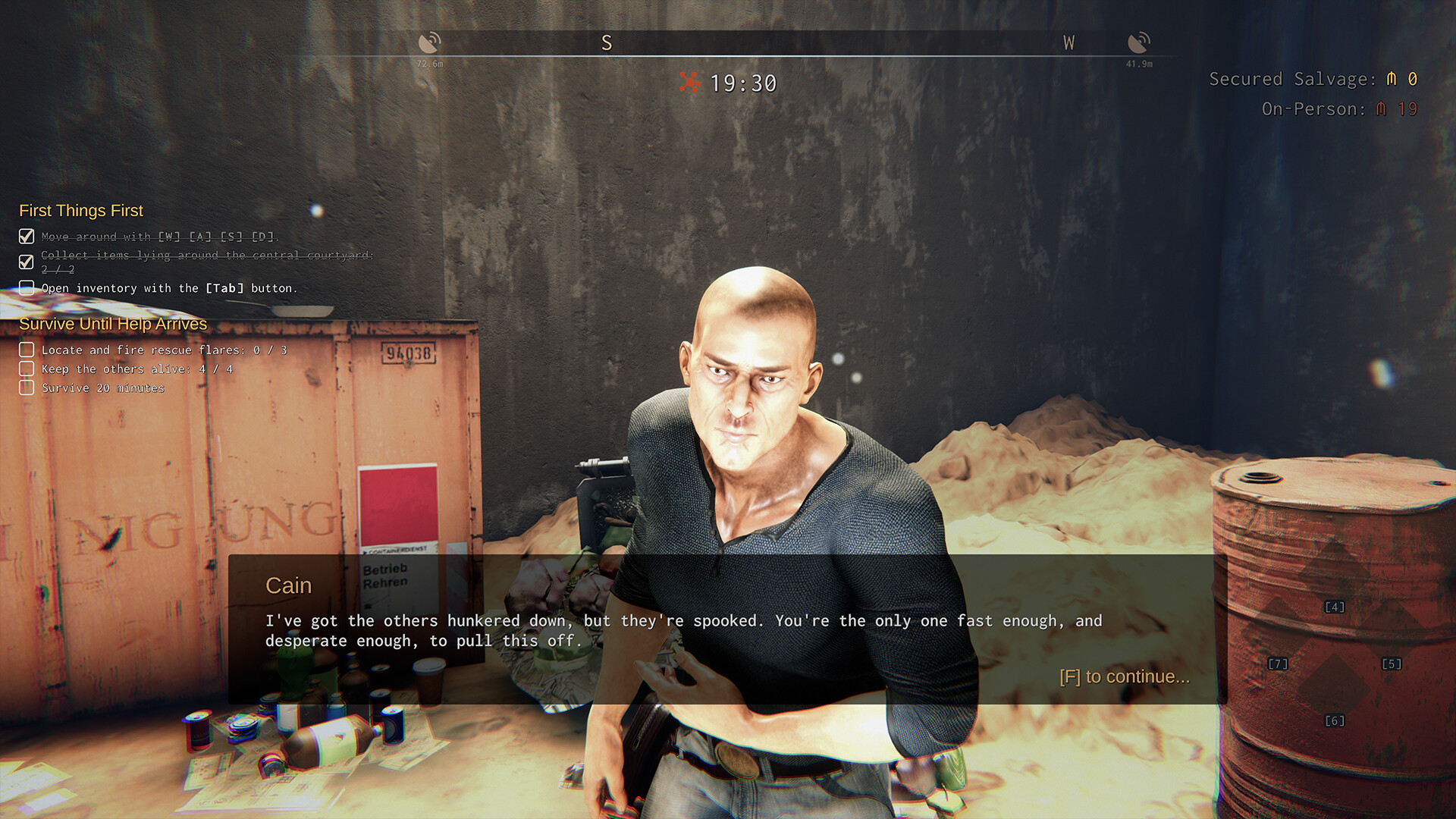Select the compass satellite marker at 72.6m
The height and width of the screenshot is (819, 1456).
pyautogui.click(x=429, y=42)
